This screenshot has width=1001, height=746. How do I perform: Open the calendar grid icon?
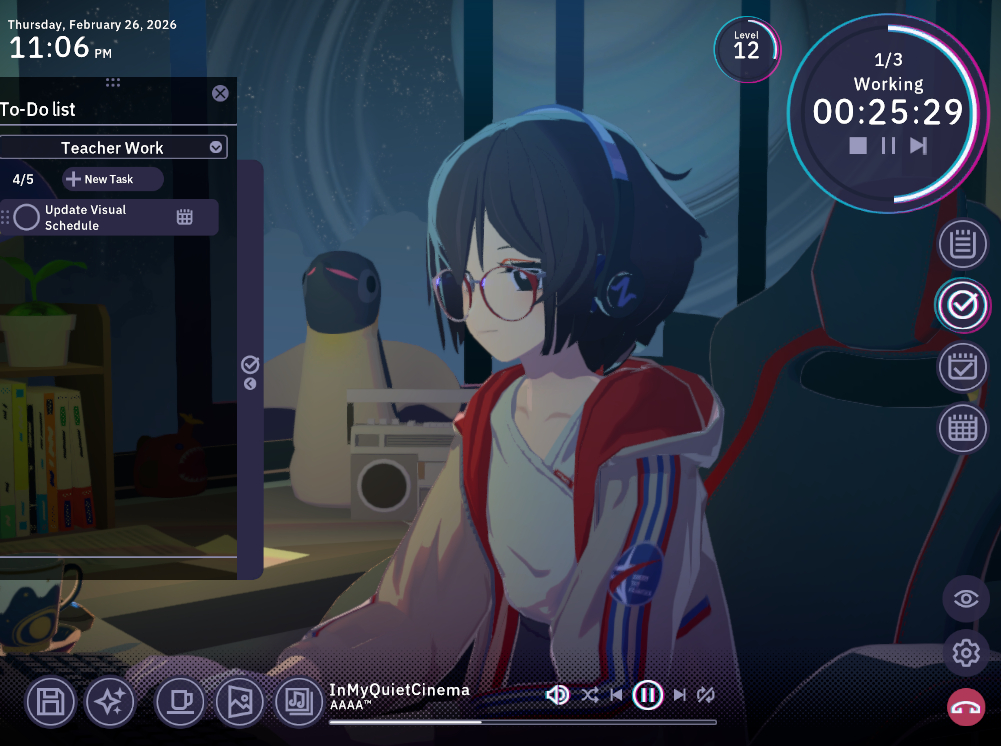click(962, 428)
